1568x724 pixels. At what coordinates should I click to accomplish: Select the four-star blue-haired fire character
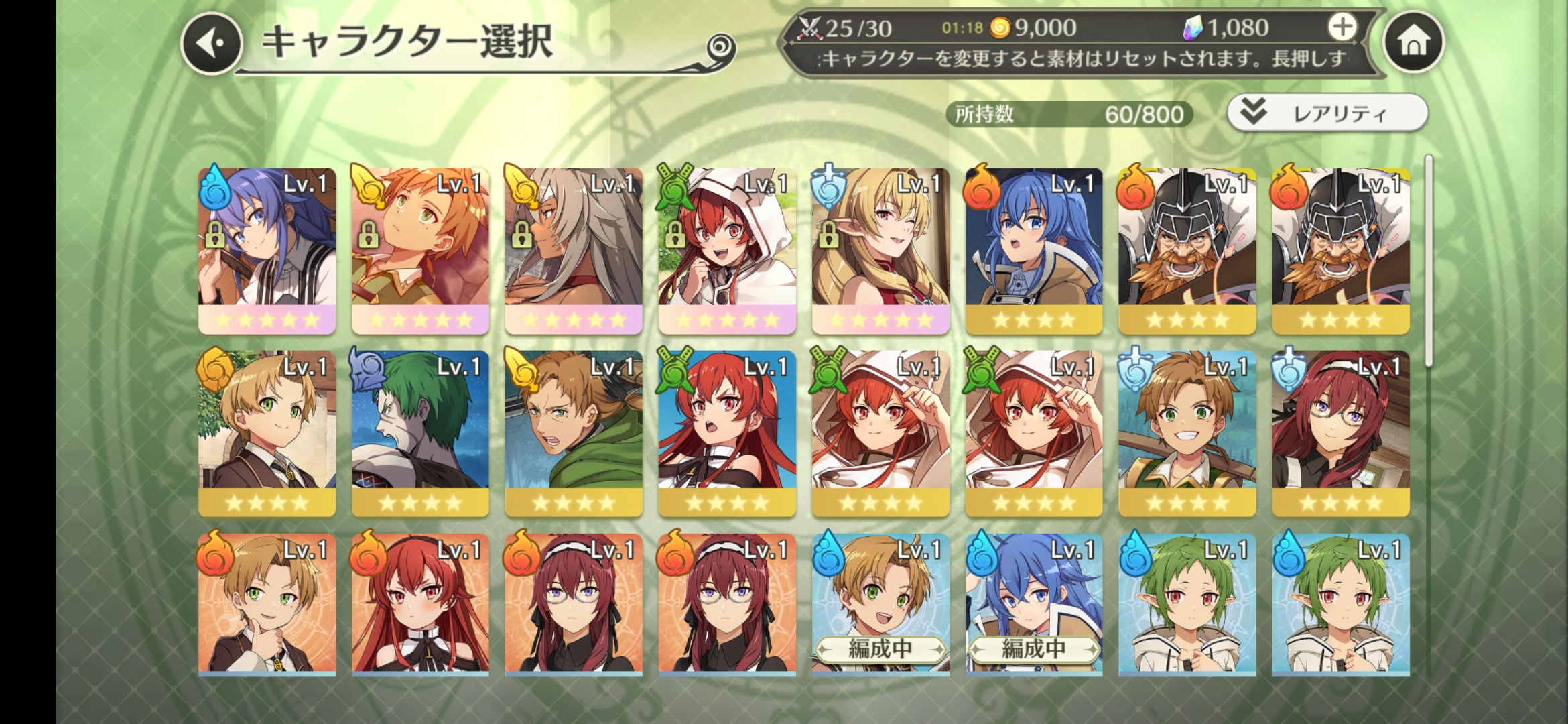point(1034,249)
